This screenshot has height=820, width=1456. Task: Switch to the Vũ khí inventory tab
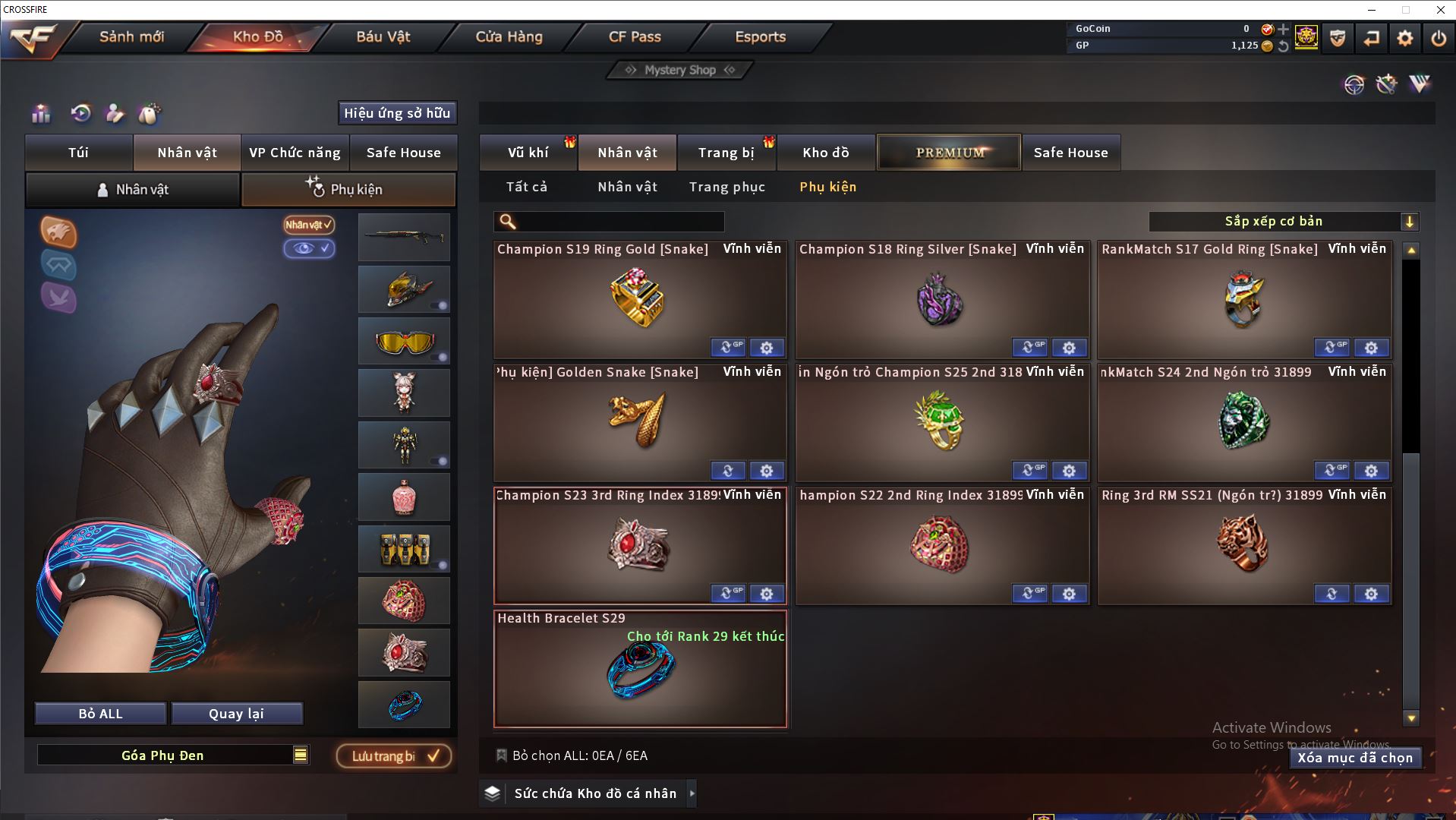528,153
